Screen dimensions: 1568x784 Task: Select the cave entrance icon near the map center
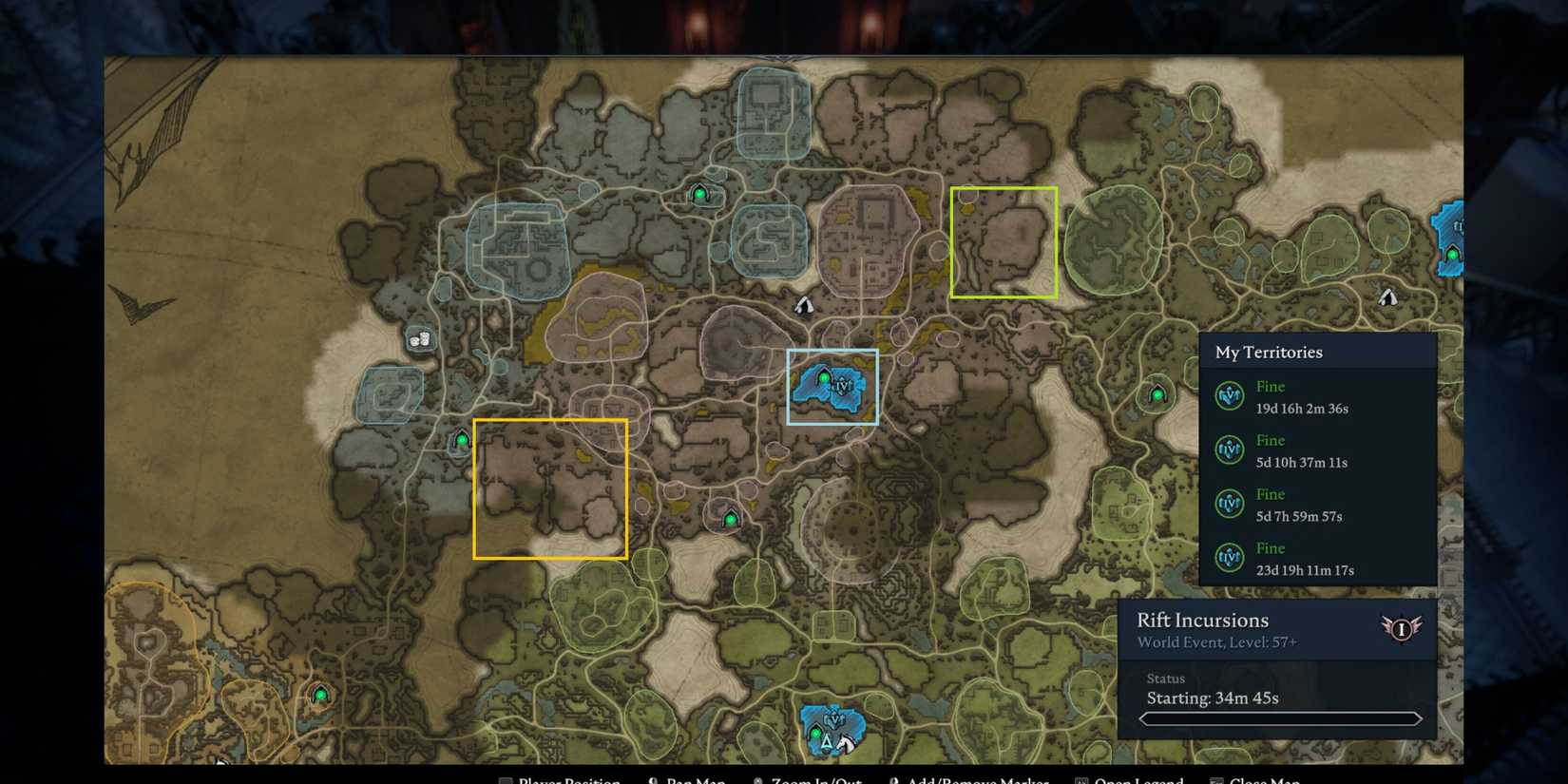pyautogui.click(x=803, y=304)
